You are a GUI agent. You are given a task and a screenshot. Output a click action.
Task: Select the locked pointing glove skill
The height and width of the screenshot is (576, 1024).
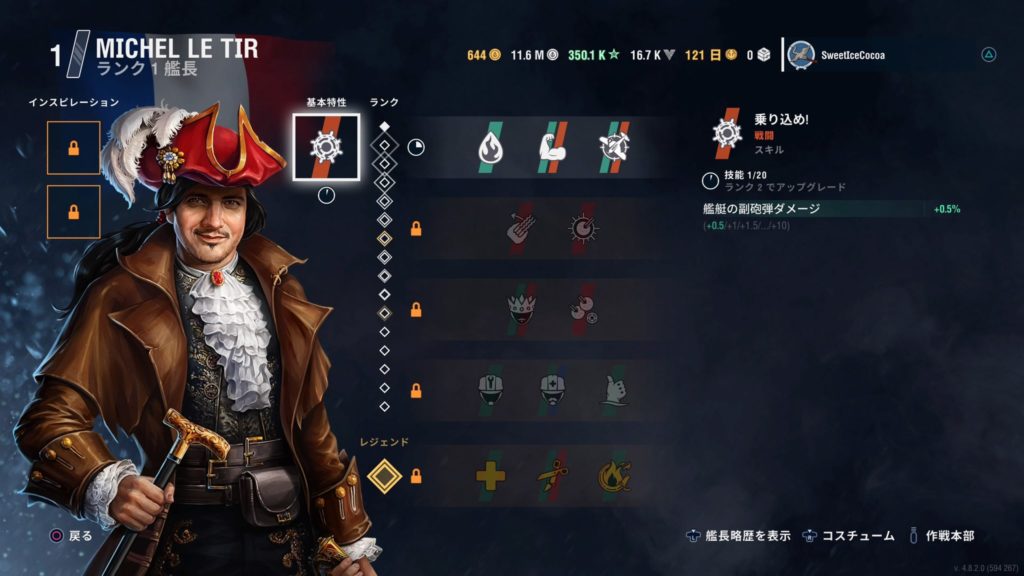point(614,389)
